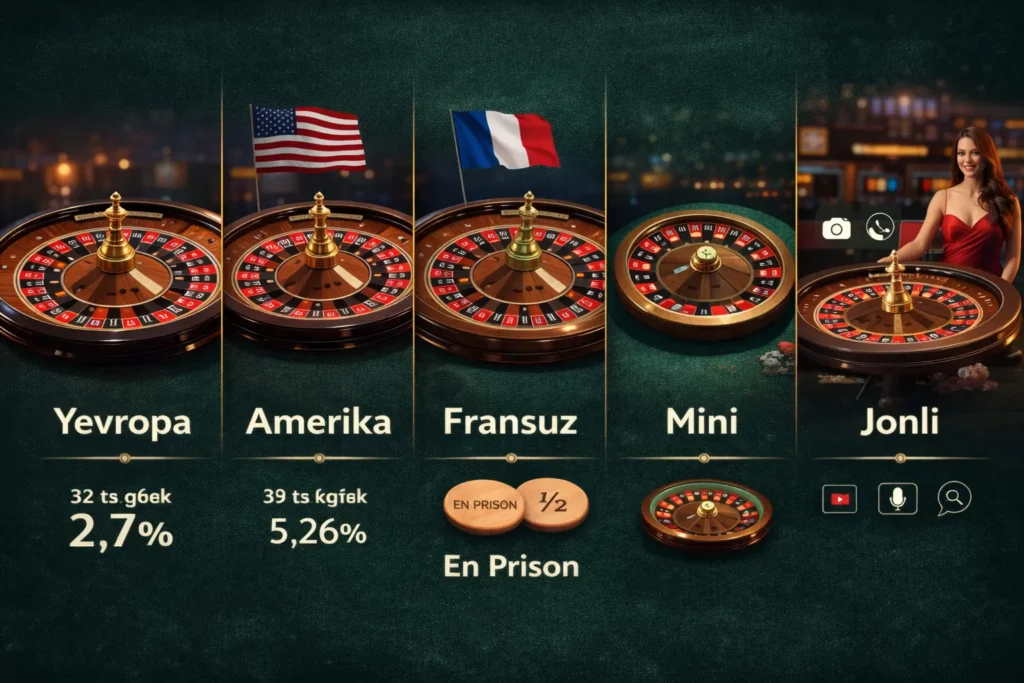Select the Yevropa roulette variant
Image resolution: width=1024 pixels, height=683 pixels.
click(122, 422)
